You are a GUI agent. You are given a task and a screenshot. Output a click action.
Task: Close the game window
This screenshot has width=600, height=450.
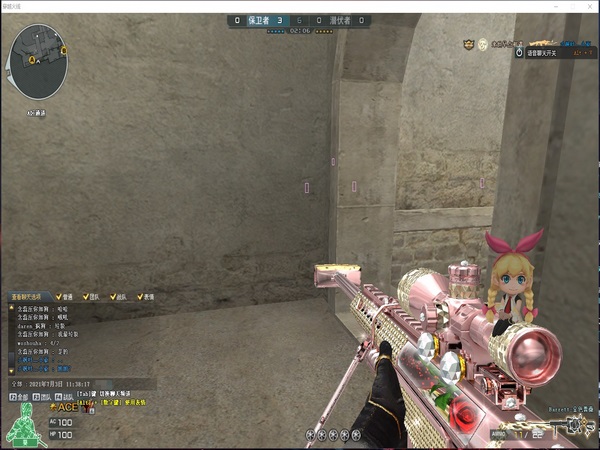(588, 6)
